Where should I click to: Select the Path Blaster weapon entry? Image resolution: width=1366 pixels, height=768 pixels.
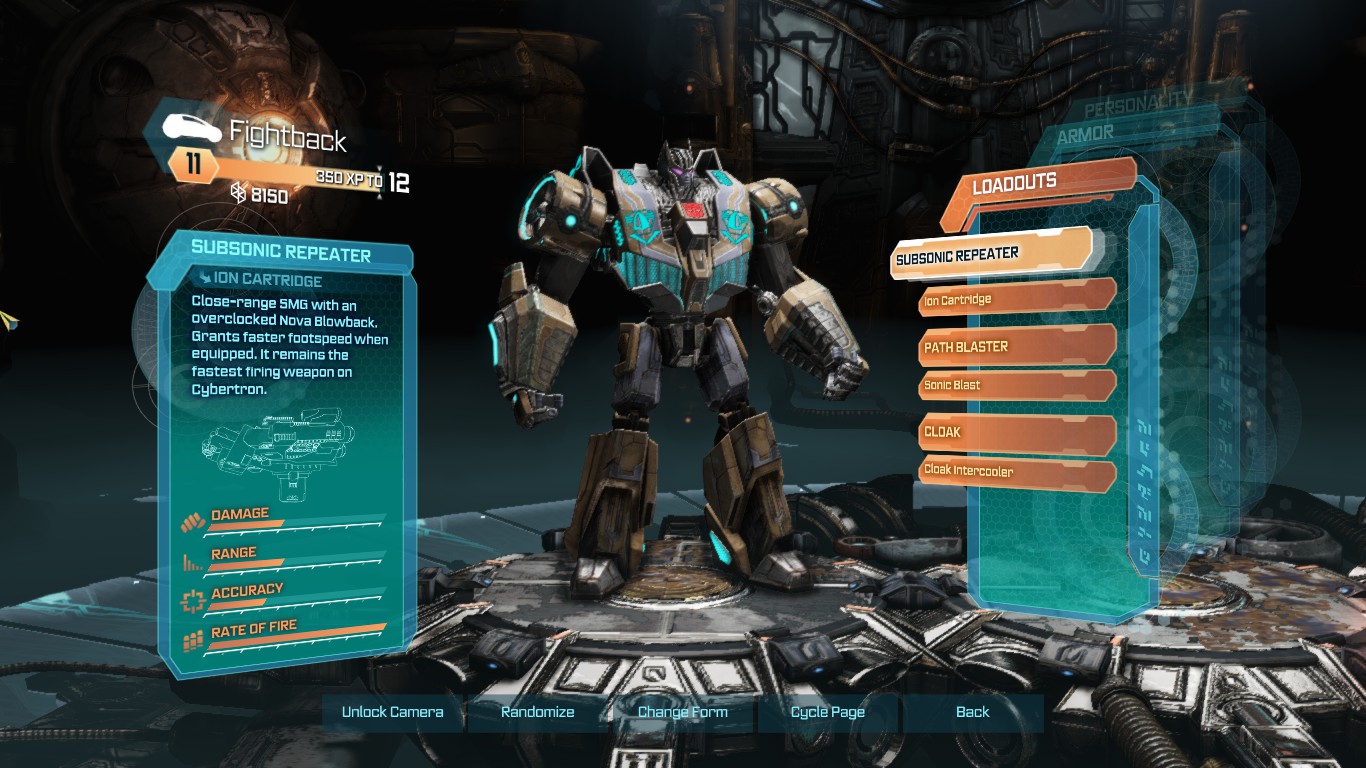pyautogui.click(x=1015, y=346)
